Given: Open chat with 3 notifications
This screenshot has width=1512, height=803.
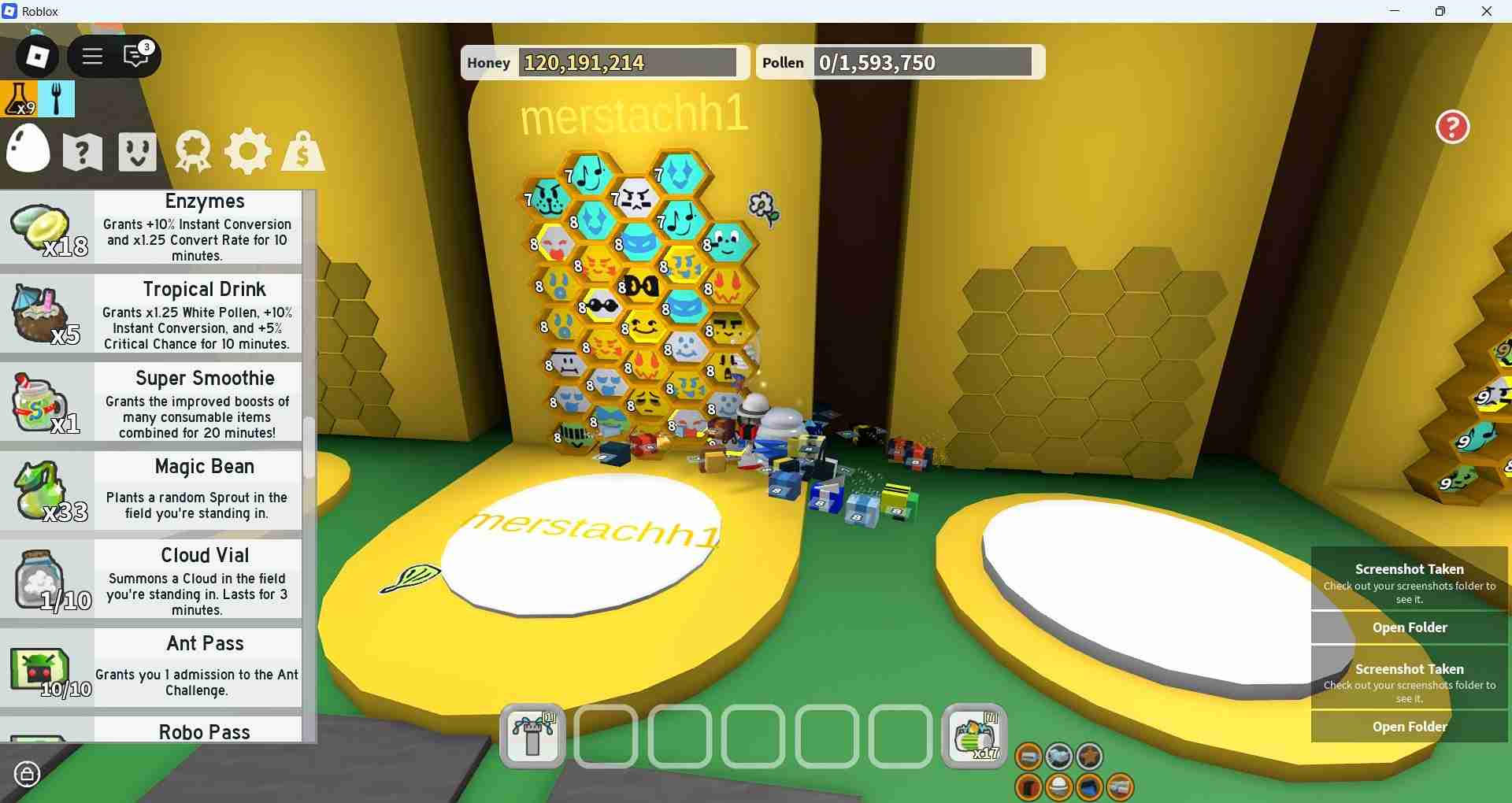Looking at the screenshot, I should tap(134, 56).
